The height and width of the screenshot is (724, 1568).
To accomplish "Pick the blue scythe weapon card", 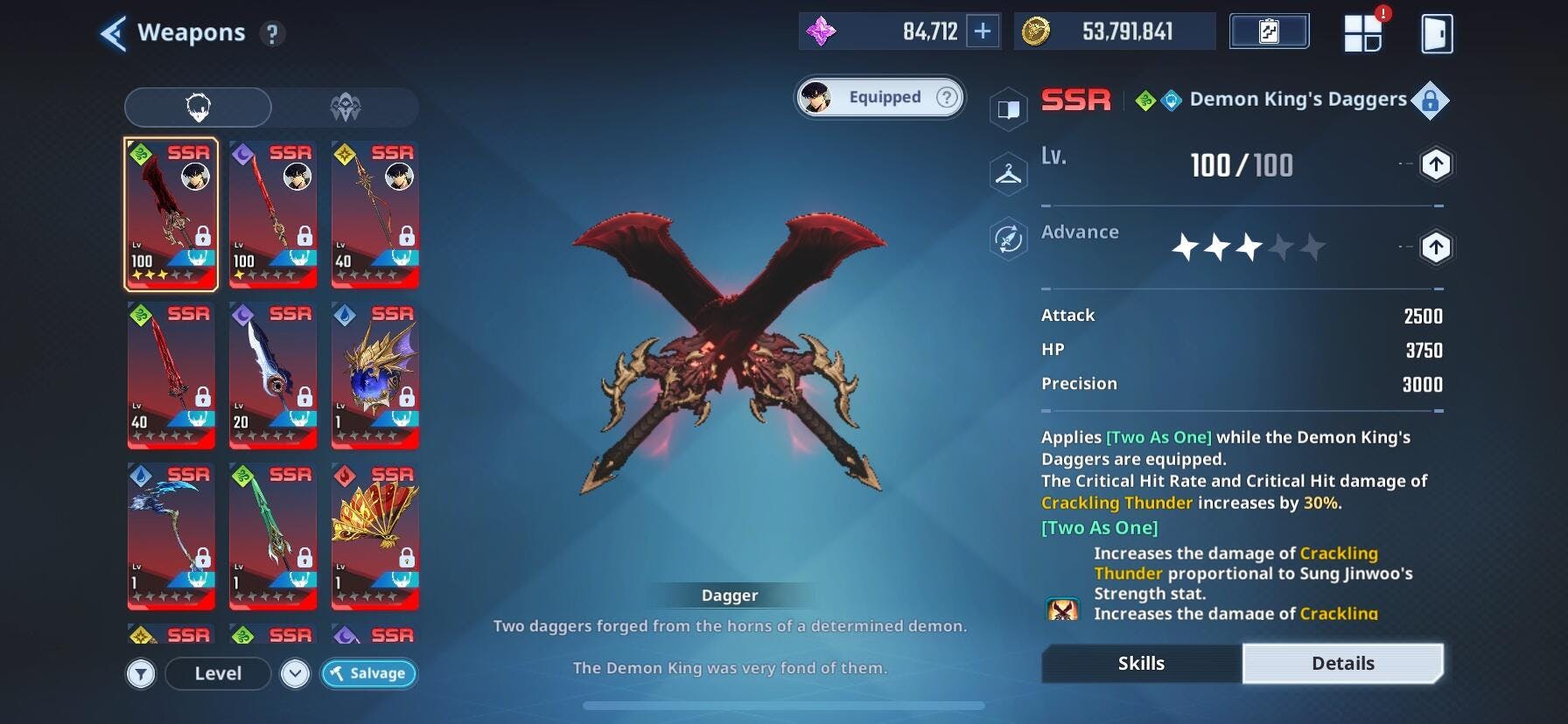I will 171,536.
